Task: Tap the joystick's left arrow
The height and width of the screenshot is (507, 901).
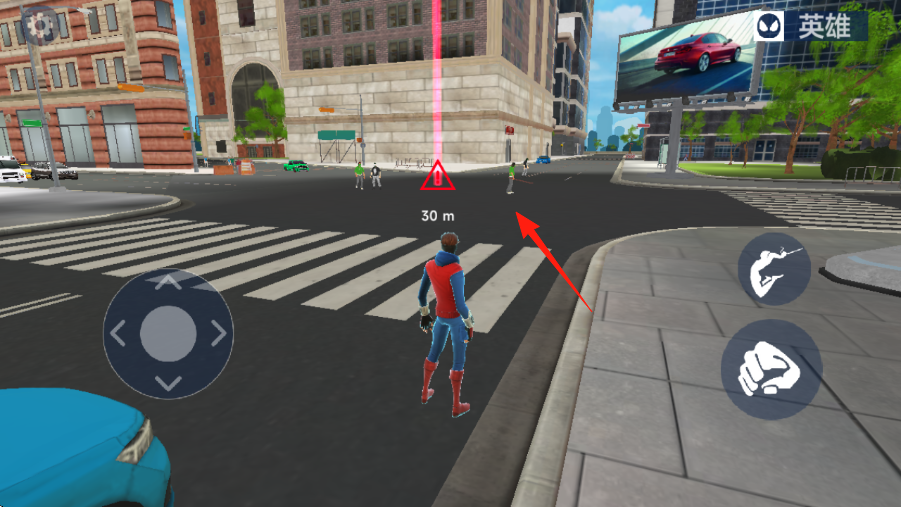Action: click(118, 333)
